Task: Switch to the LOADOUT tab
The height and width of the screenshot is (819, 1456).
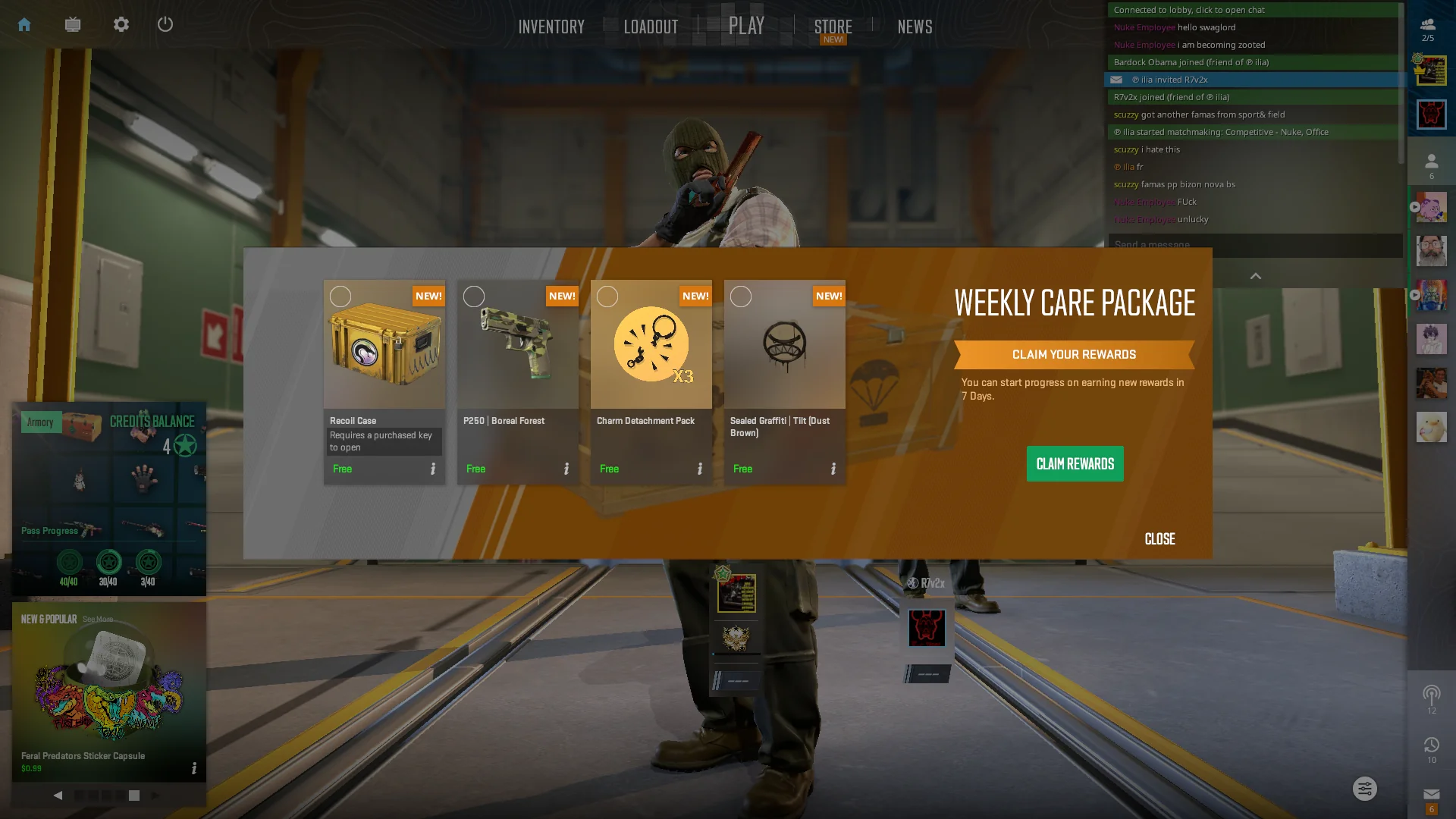Action: click(651, 26)
